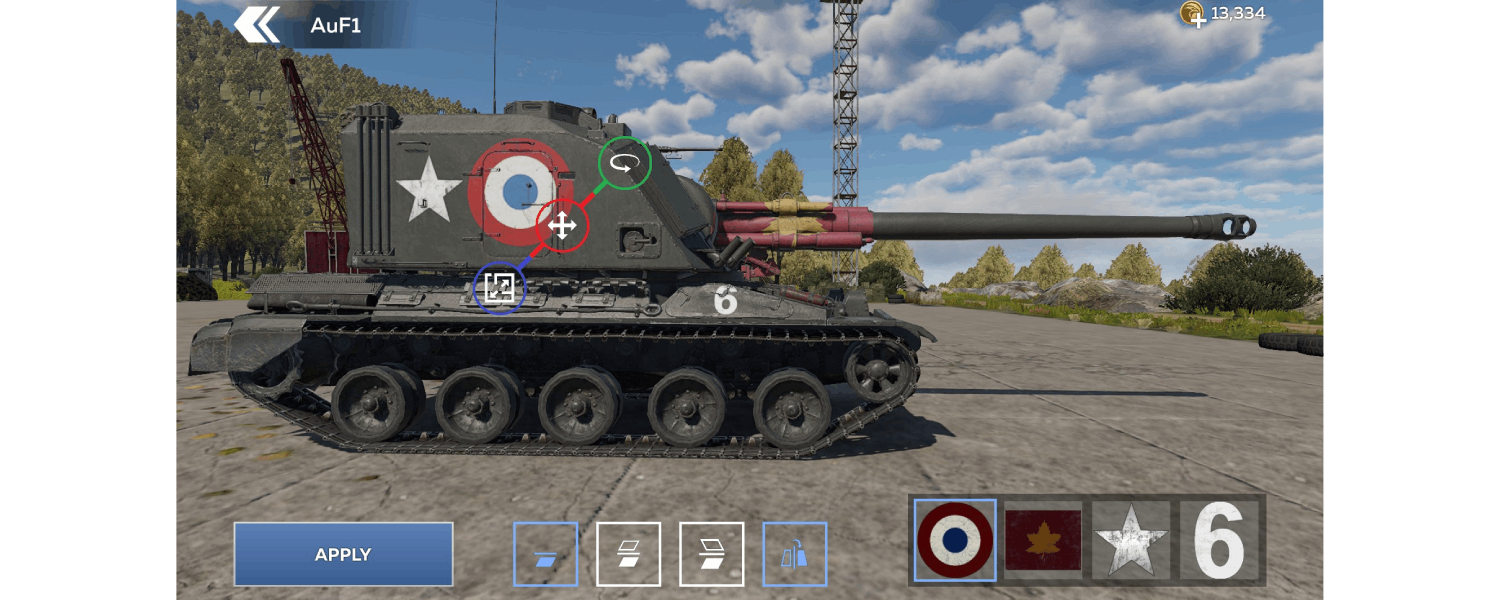Click the green rotate decal handle
Image resolution: width=1500 pixels, height=600 pixels.
tap(624, 162)
